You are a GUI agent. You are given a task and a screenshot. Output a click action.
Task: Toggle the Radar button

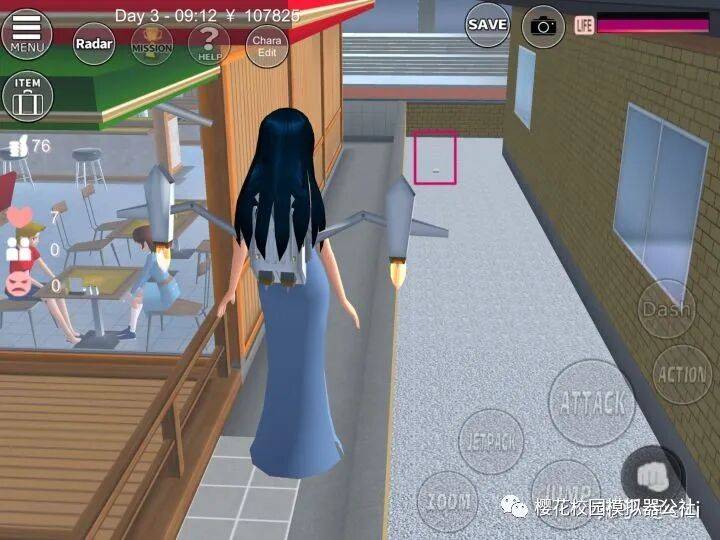click(93, 43)
